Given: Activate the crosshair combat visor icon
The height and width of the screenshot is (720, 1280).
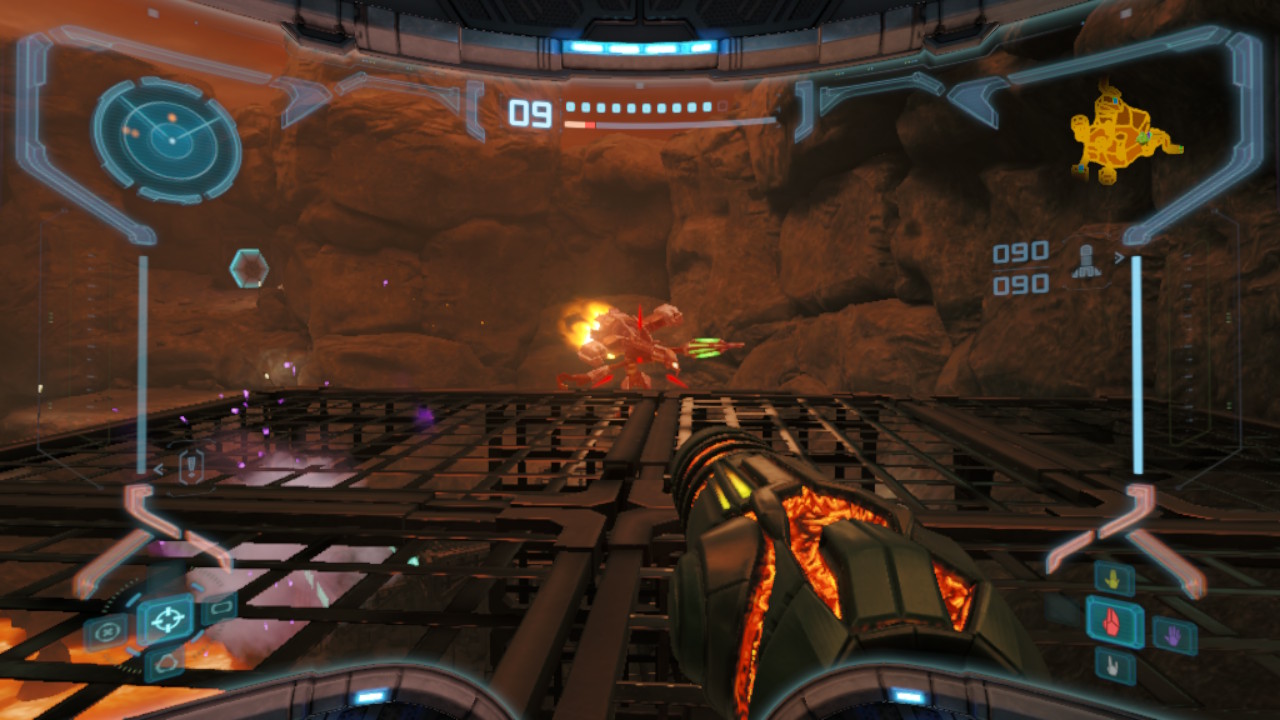Looking at the screenshot, I should pos(165,619).
